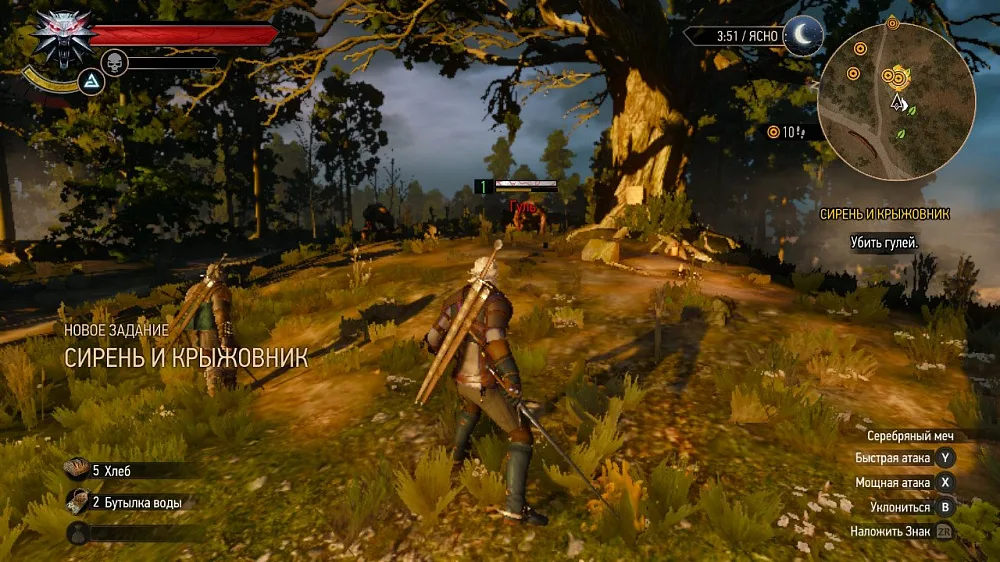Click the moon time-of-day icon
This screenshot has width=1000, height=562.
[x=802, y=36]
